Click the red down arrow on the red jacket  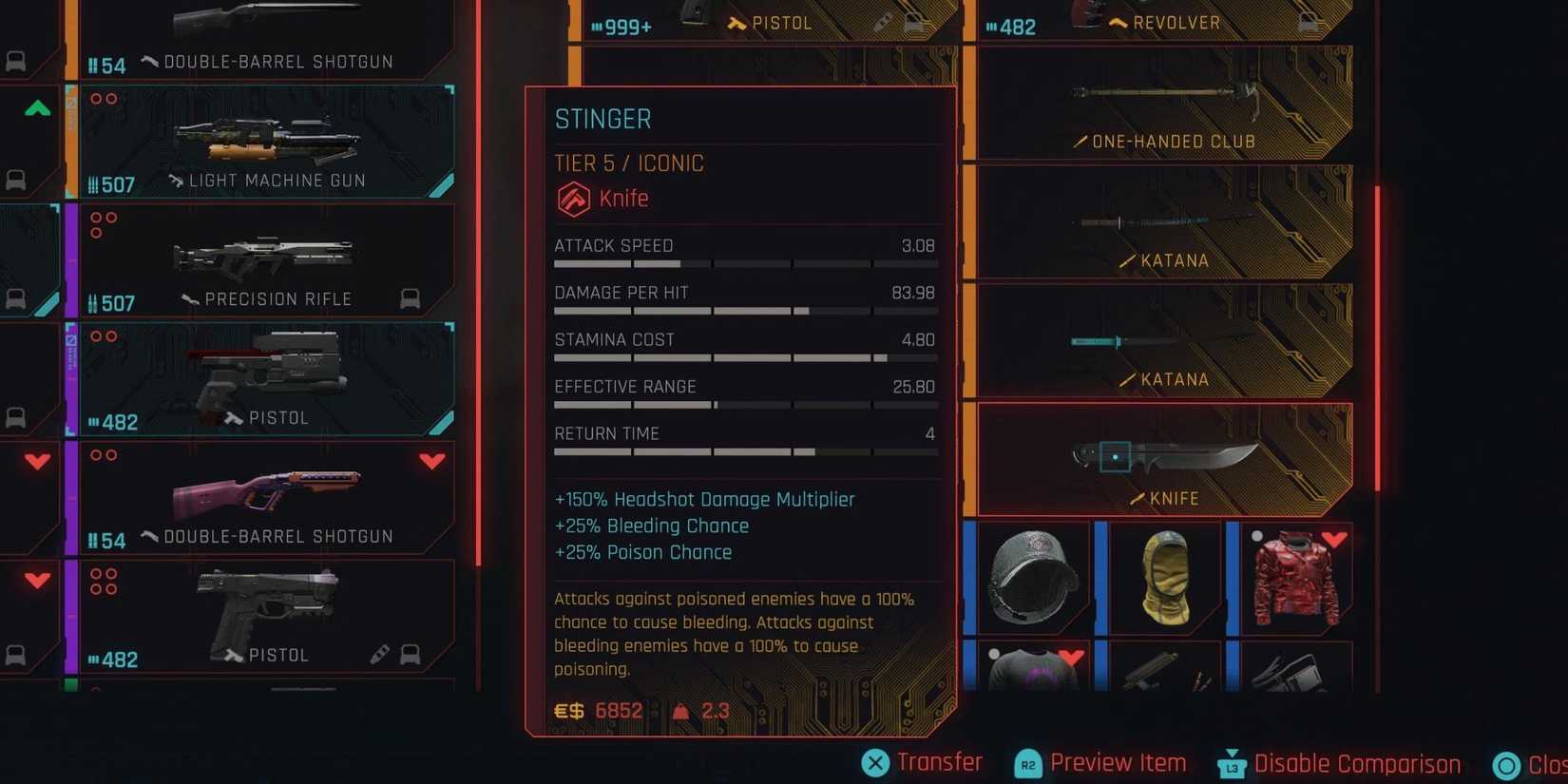[1335, 540]
